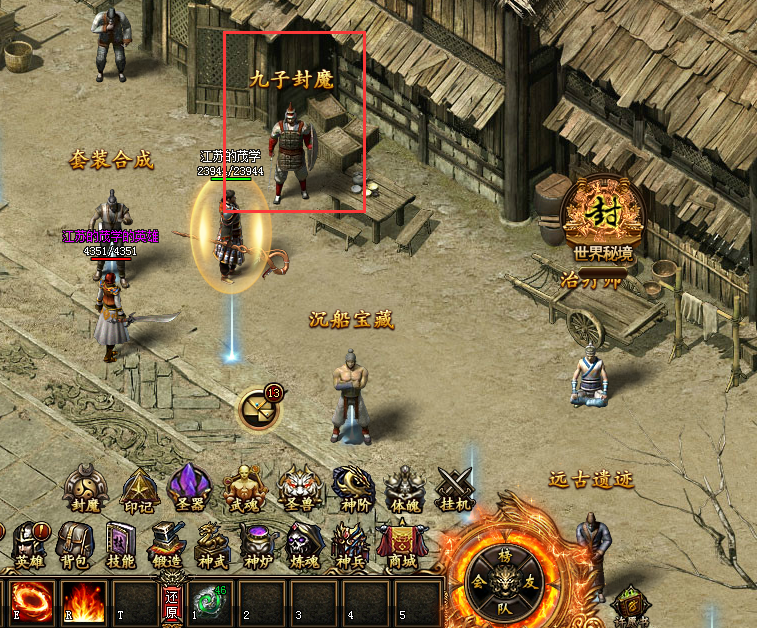
Task: Activate the flame skill in slot R
Action: pos(84,602)
